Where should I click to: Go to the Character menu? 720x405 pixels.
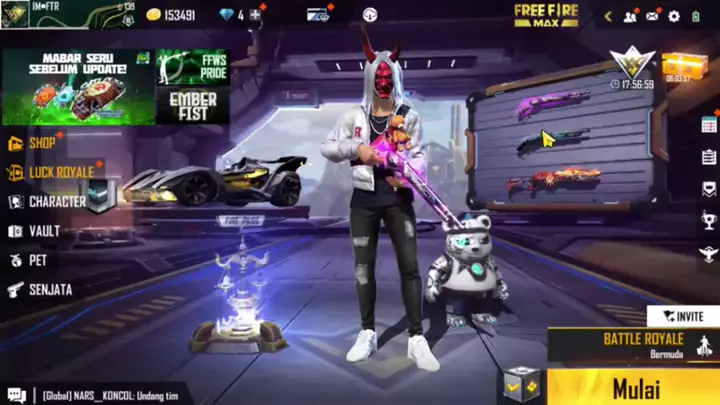[56, 201]
